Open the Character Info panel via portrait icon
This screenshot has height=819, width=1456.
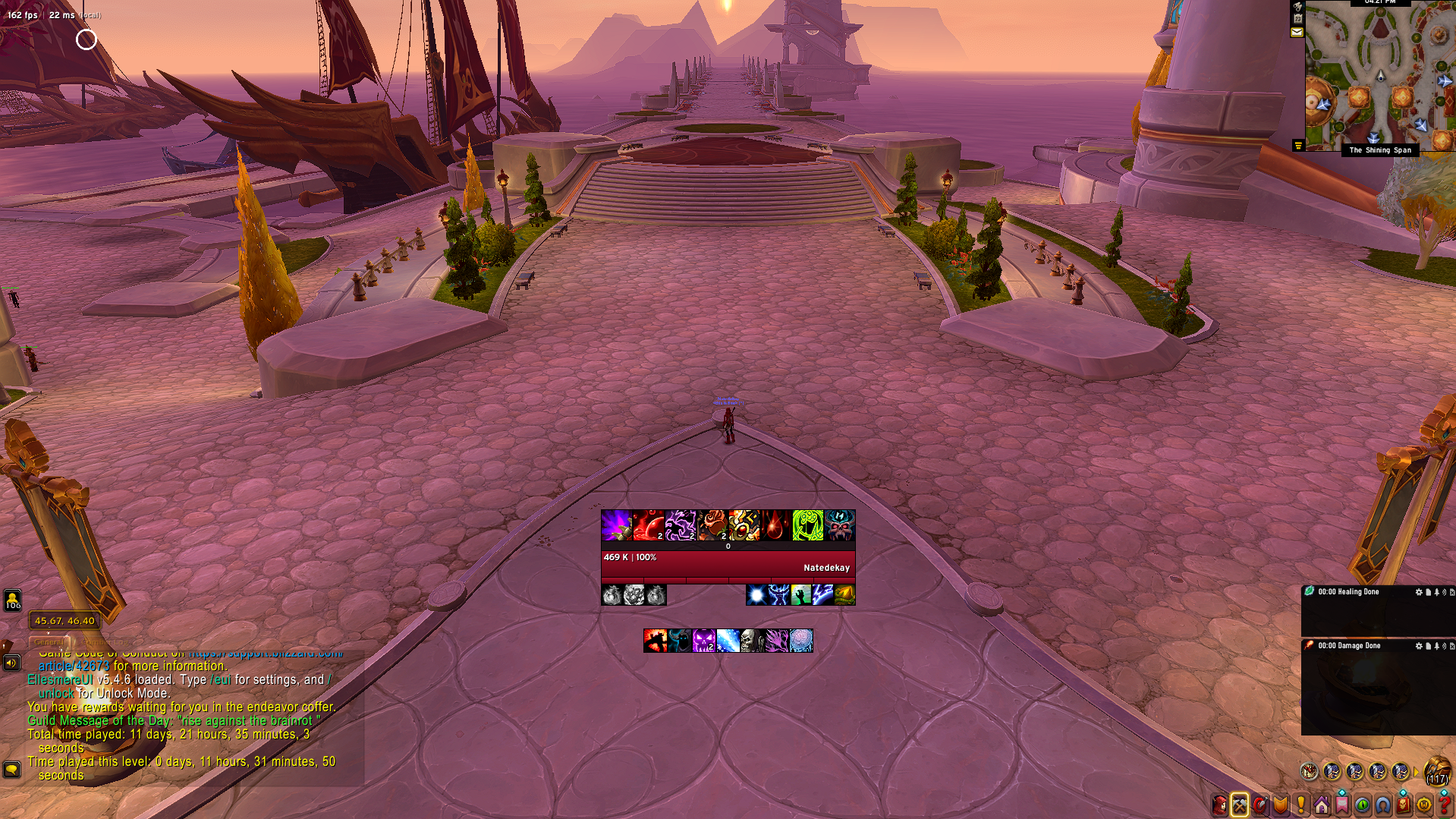coord(1219,805)
